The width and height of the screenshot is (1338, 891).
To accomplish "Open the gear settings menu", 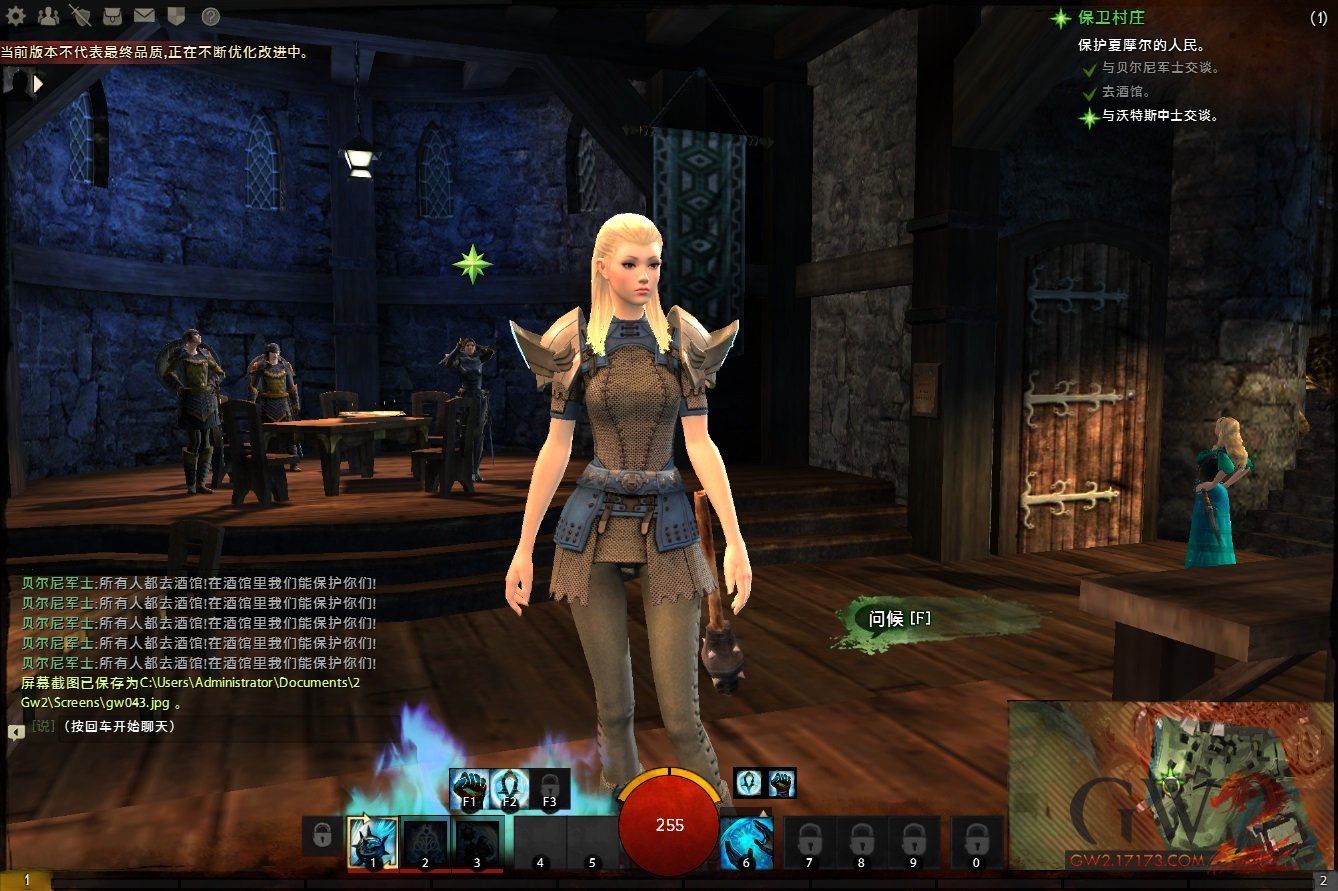I will point(16,16).
